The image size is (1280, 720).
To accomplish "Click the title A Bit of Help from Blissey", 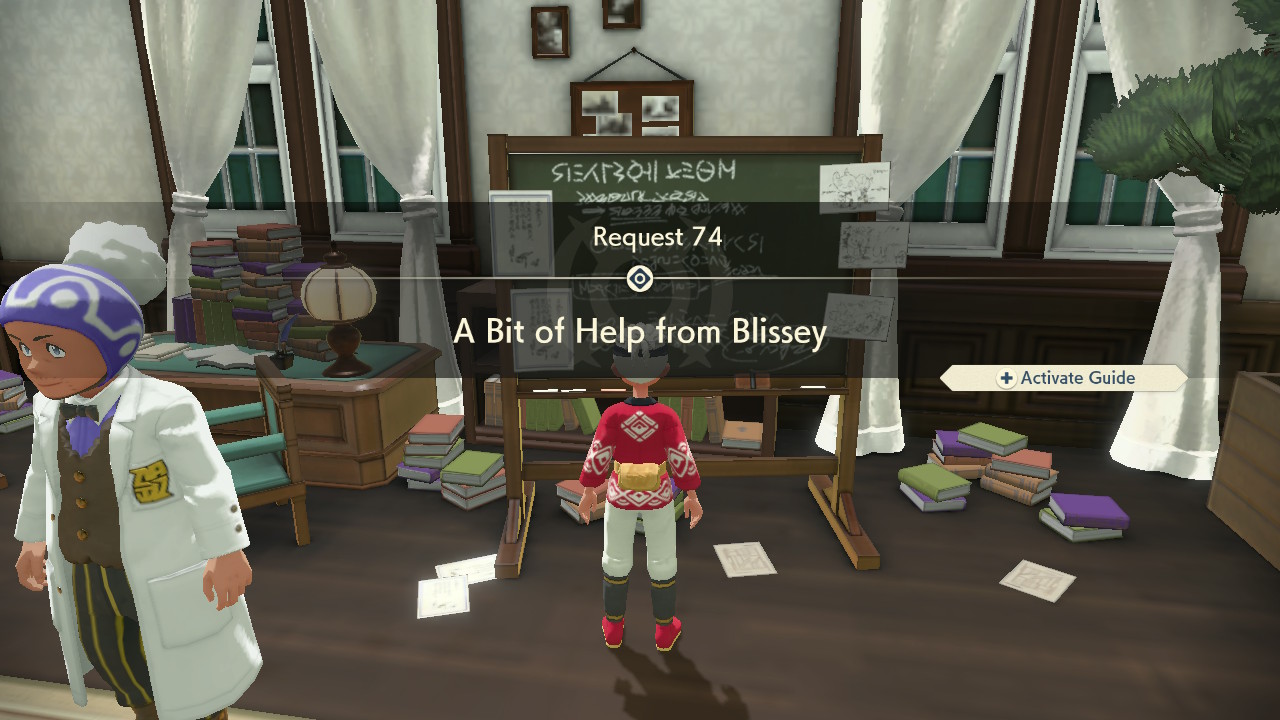I will tap(640, 333).
